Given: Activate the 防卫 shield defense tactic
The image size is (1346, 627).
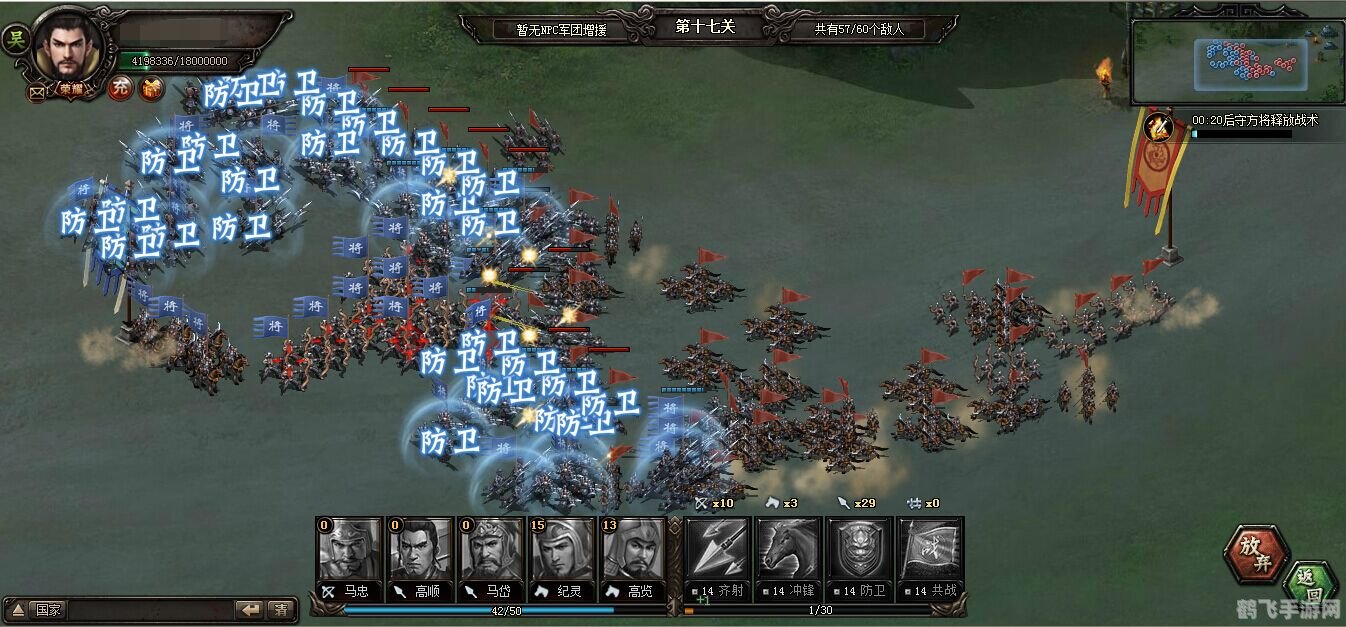Looking at the screenshot, I should pyautogui.click(x=859, y=551).
